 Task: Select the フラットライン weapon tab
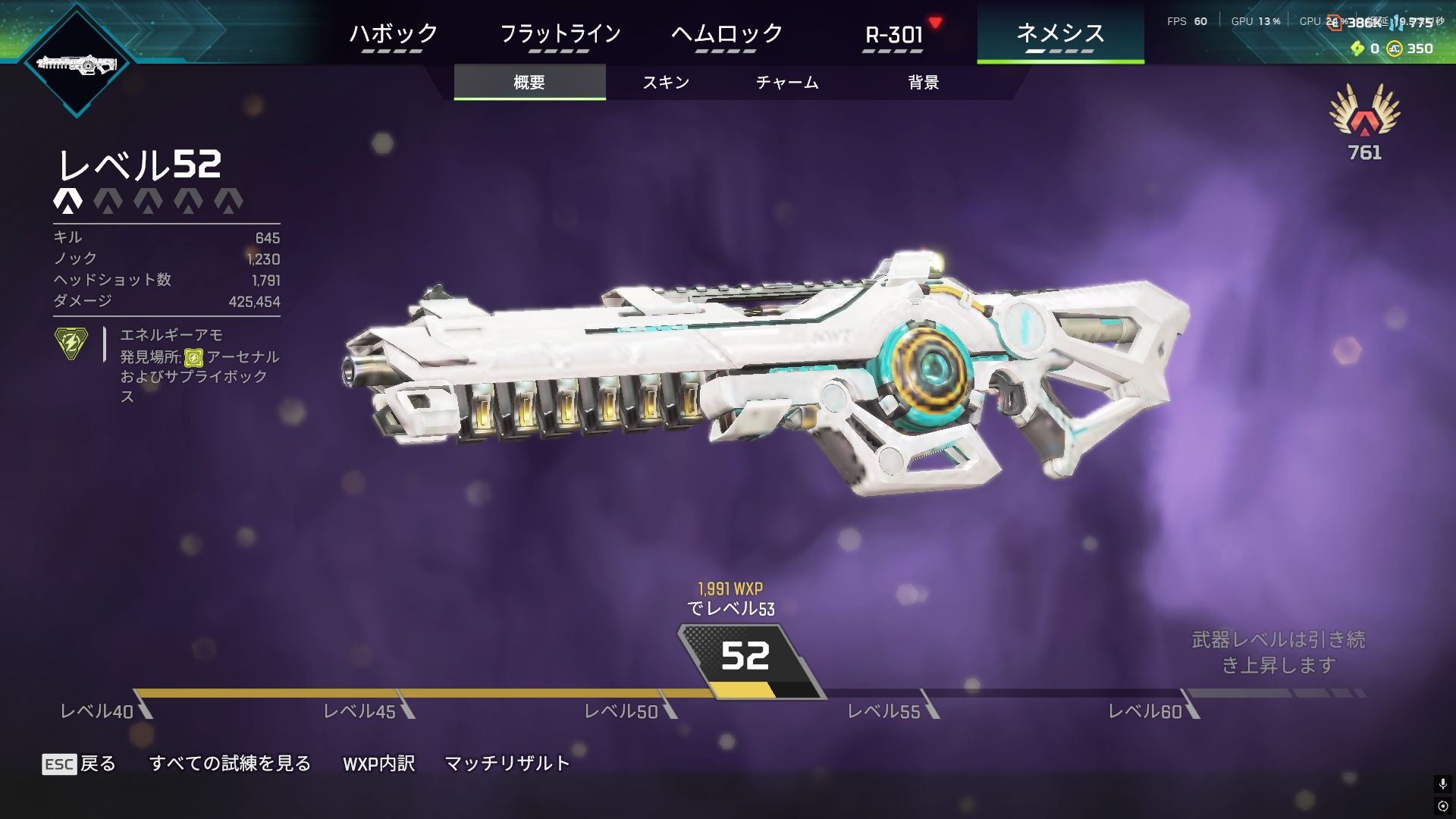(x=560, y=34)
